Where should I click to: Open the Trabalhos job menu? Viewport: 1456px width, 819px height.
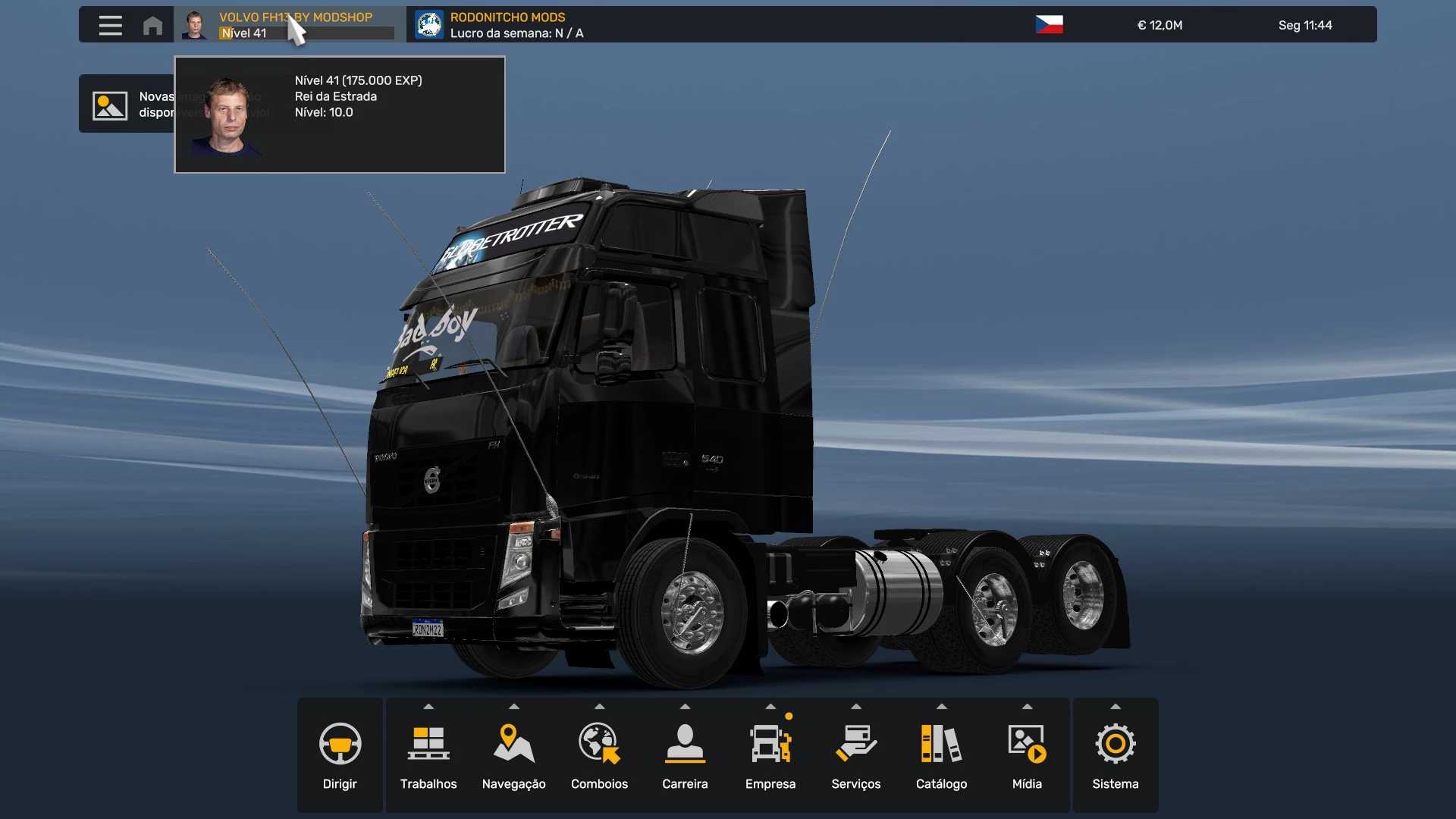(428, 755)
